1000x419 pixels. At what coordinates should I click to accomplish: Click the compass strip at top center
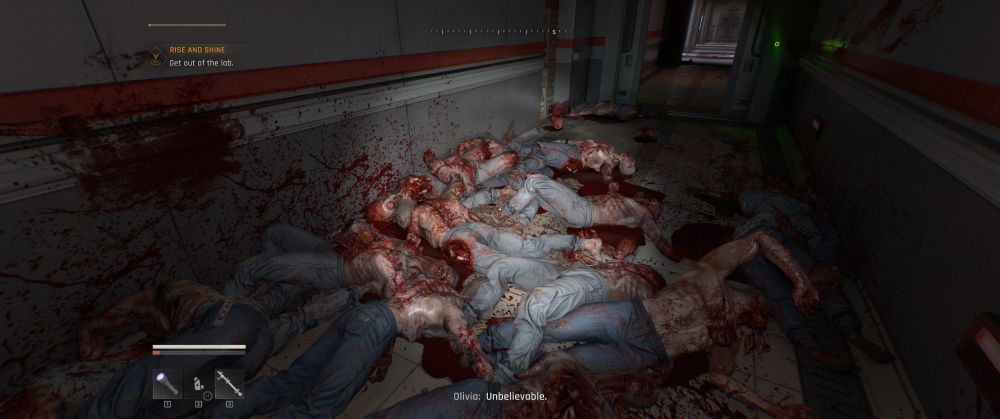500,32
